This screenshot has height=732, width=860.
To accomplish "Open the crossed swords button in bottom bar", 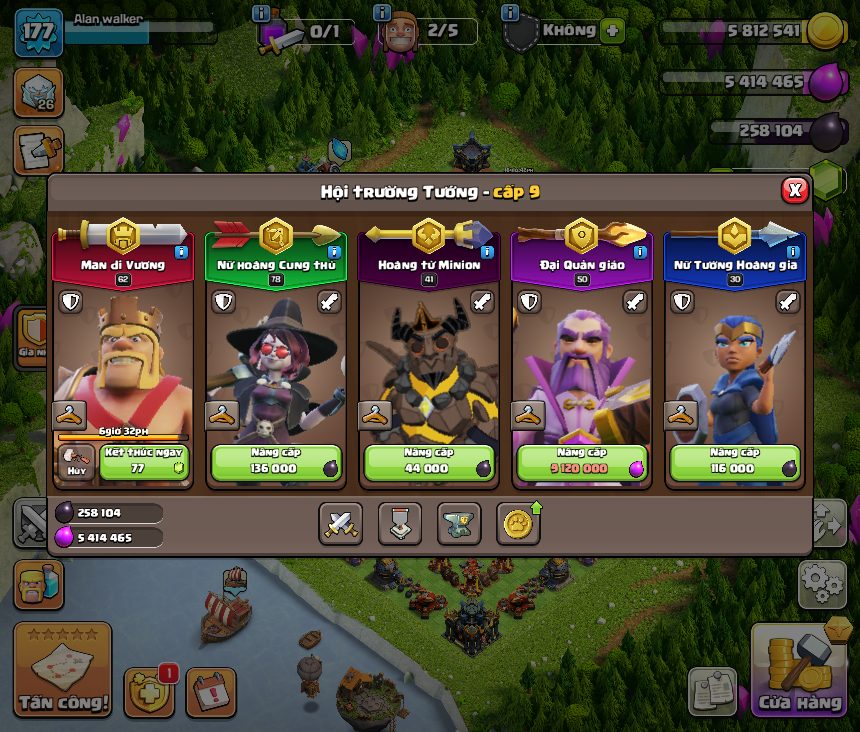I will pos(340,523).
